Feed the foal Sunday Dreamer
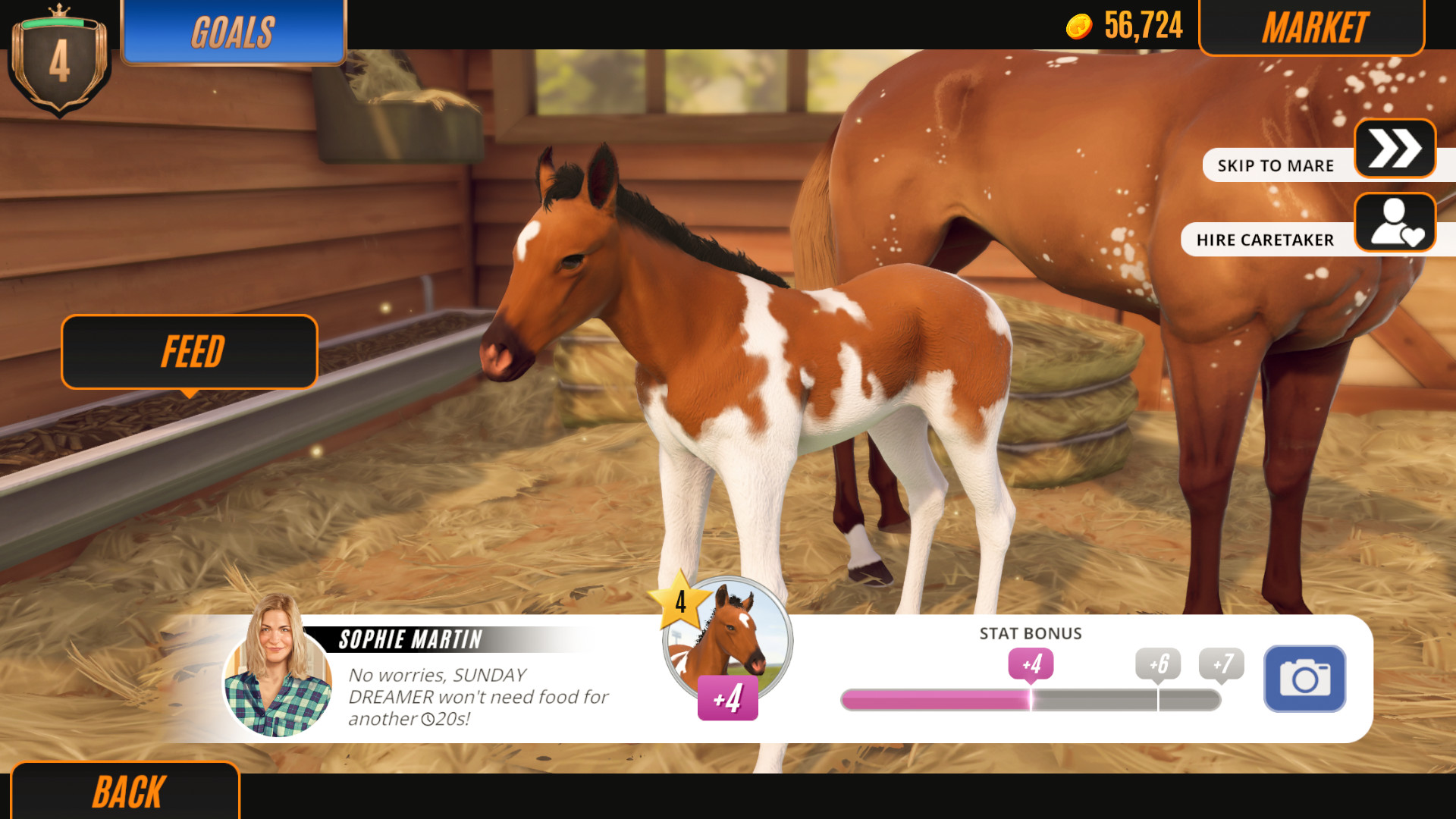Image resolution: width=1456 pixels, height=819 pixels. coord(189,351)
